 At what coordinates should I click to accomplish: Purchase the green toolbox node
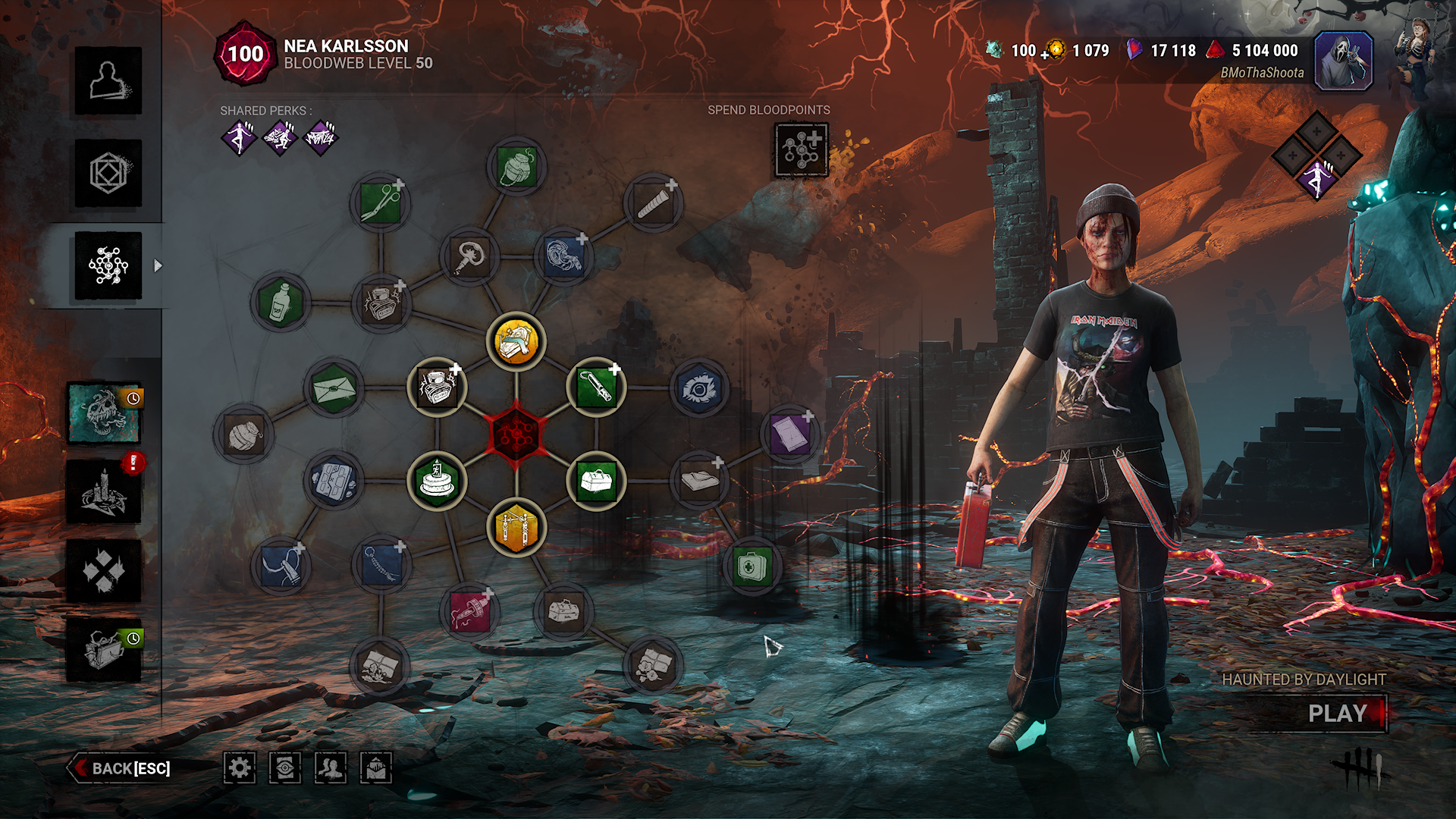596,481
